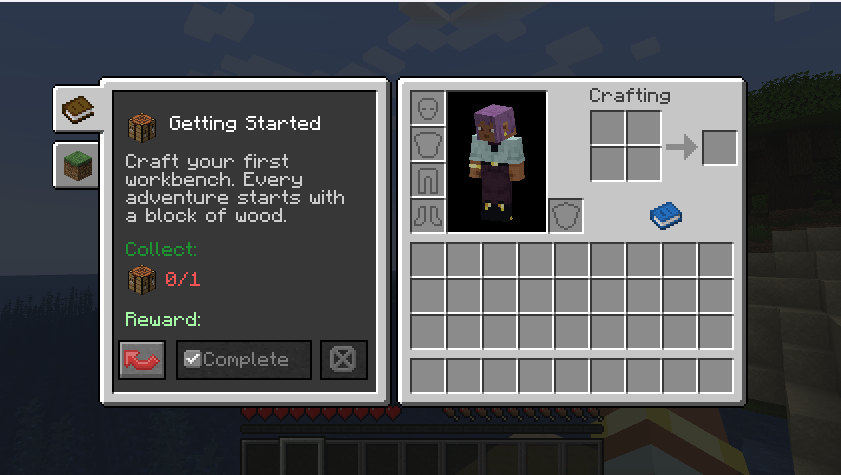This screenshot has height=475, width=841.
Task: Click the red arrow button
Action: pyautogui.click(x=142, y=360)
